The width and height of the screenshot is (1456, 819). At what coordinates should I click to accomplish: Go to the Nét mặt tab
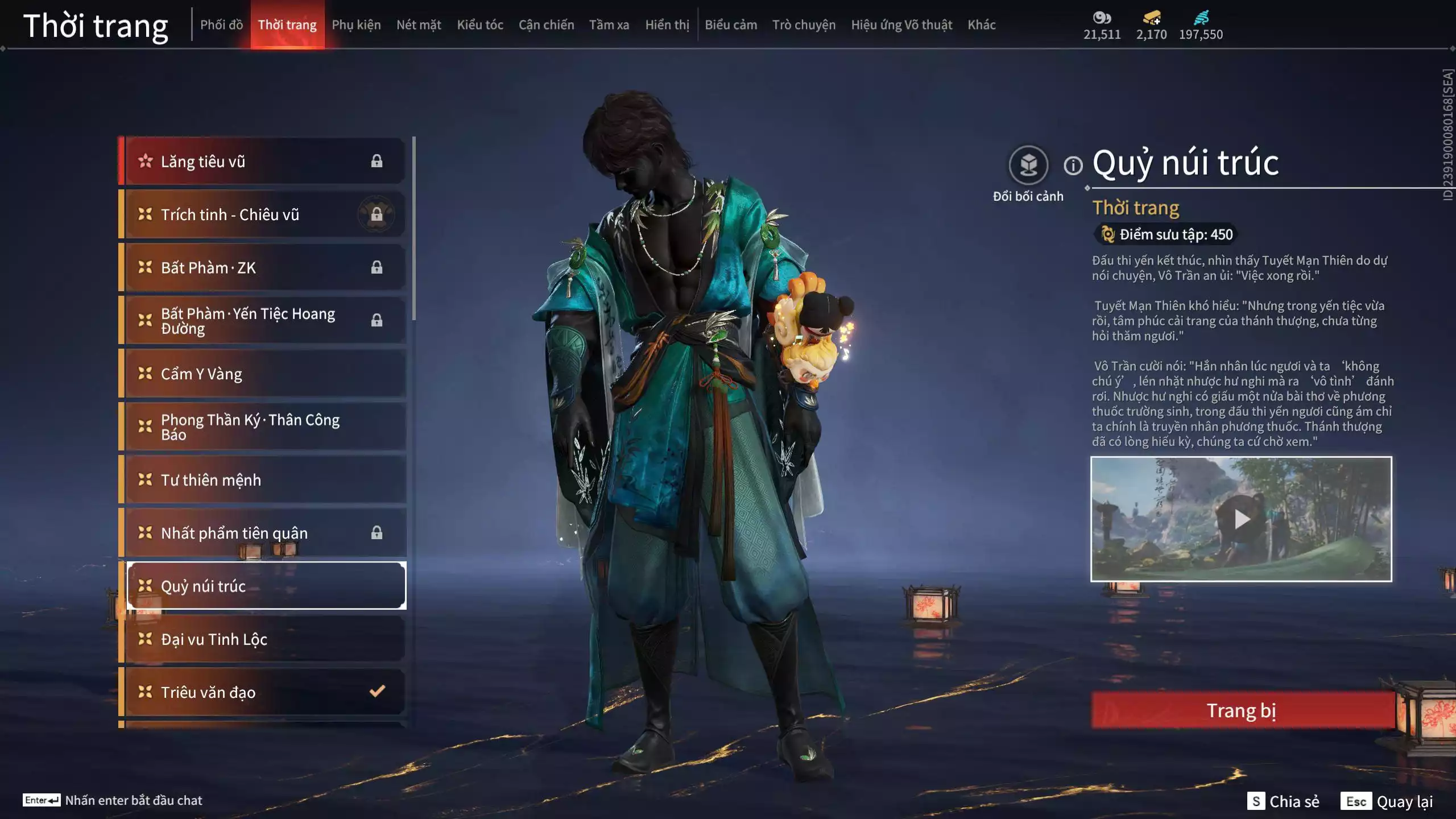click(419, 25)
